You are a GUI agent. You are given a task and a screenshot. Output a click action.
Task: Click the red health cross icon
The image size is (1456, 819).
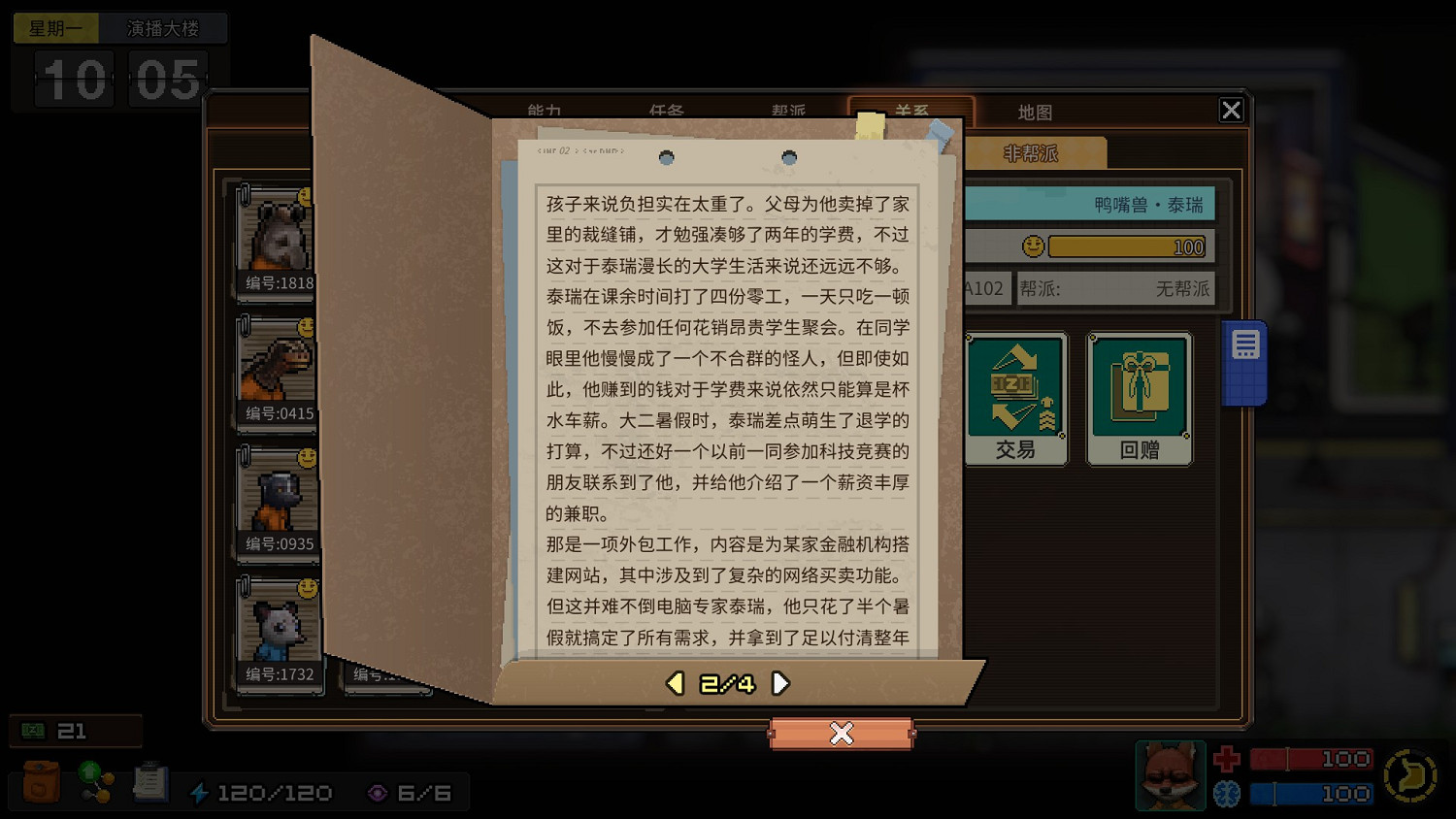coord(1225,758)
